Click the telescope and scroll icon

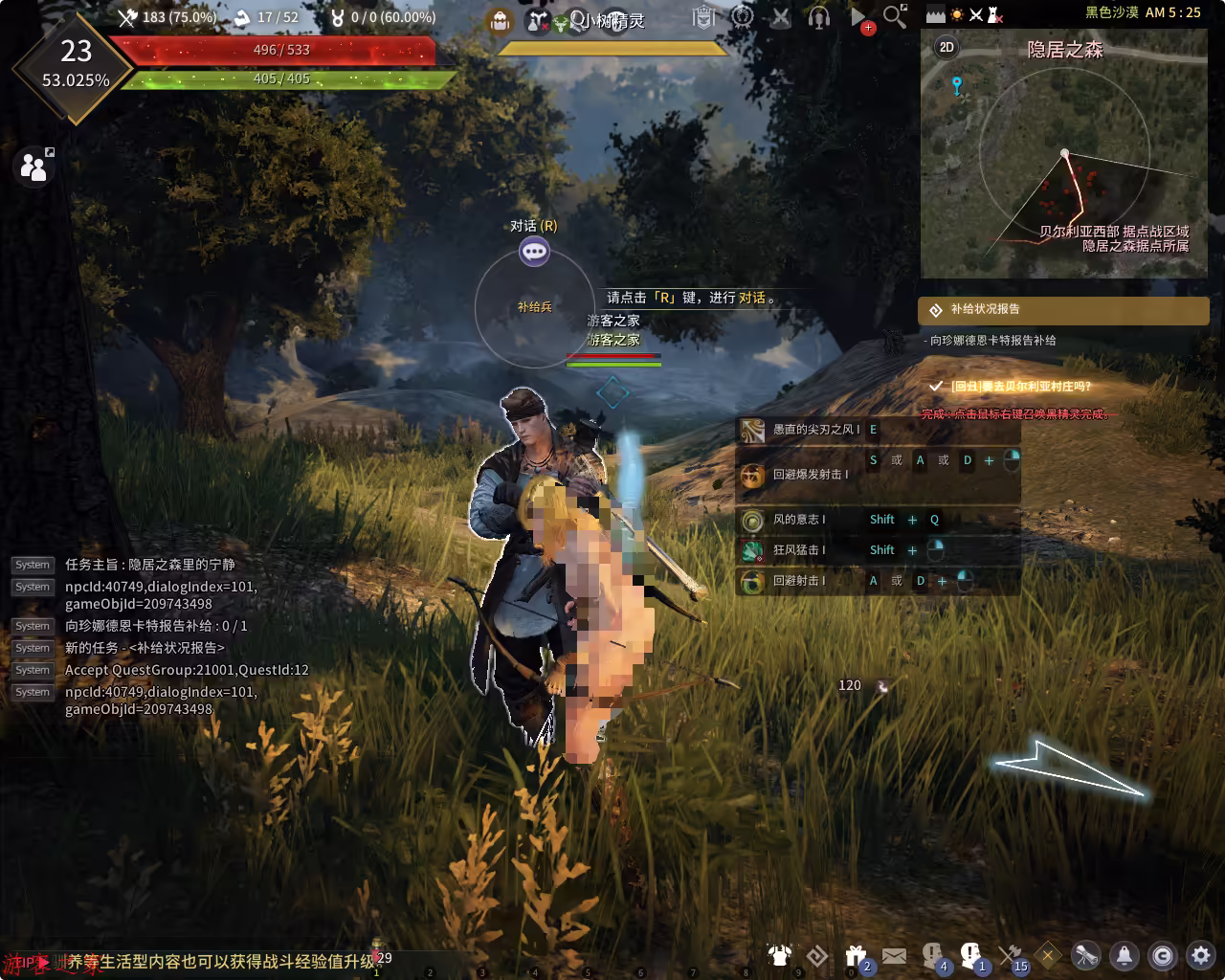point(1086,954)
